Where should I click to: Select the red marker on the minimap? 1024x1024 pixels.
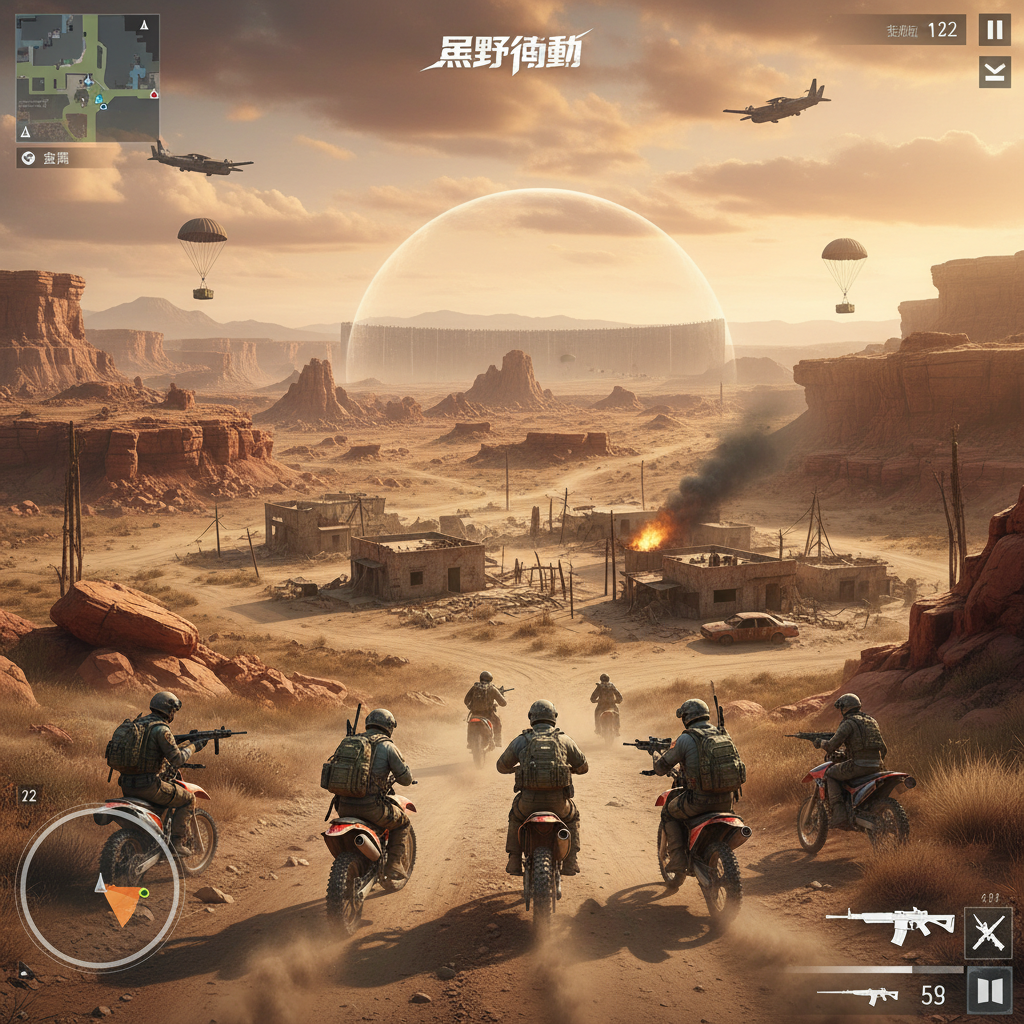coord(153,94)
